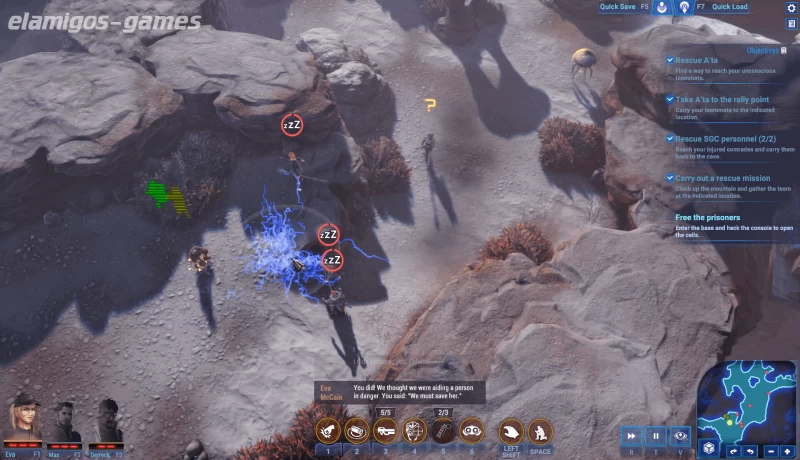
Task: Use the slot 5 item with 2/3 charges
Action: click(x=443, y=431)
